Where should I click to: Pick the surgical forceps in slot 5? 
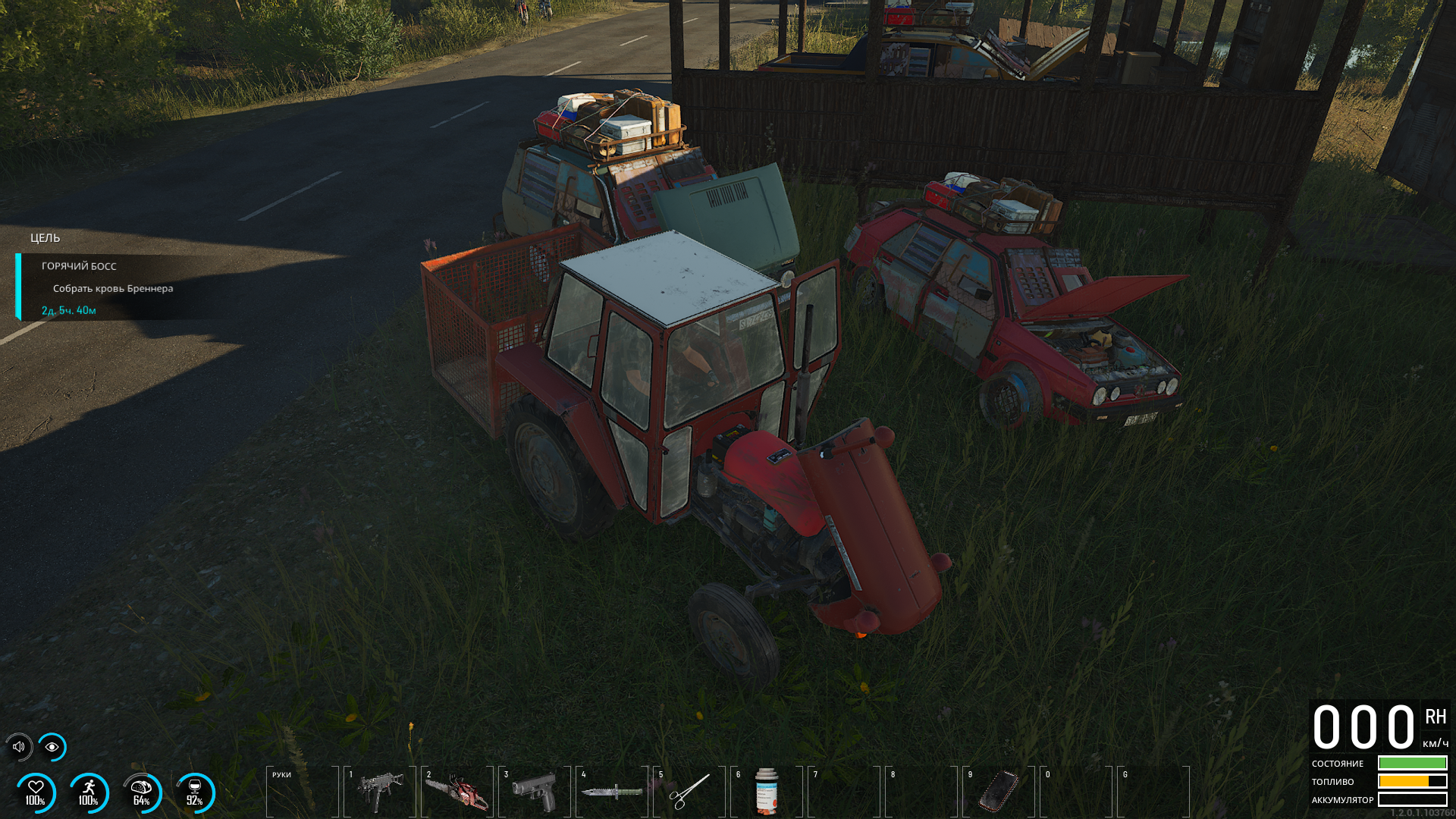689,792
